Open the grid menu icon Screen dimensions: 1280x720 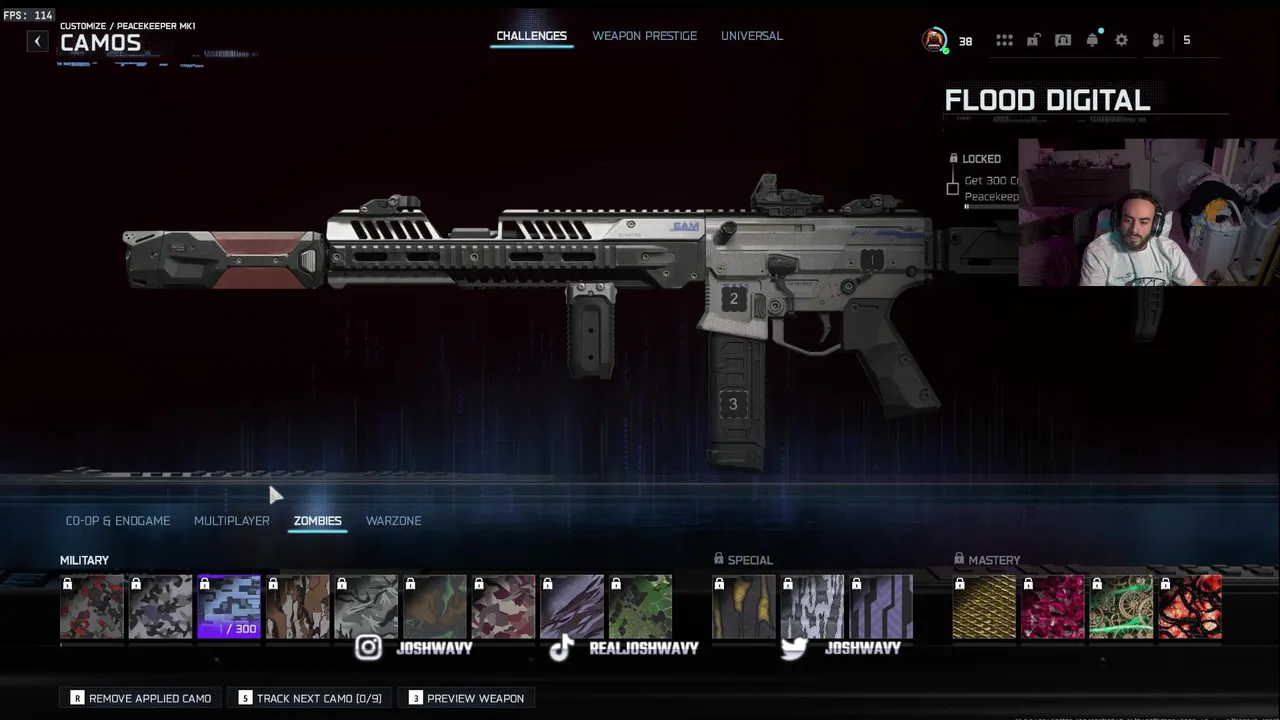pos(1004,40)
